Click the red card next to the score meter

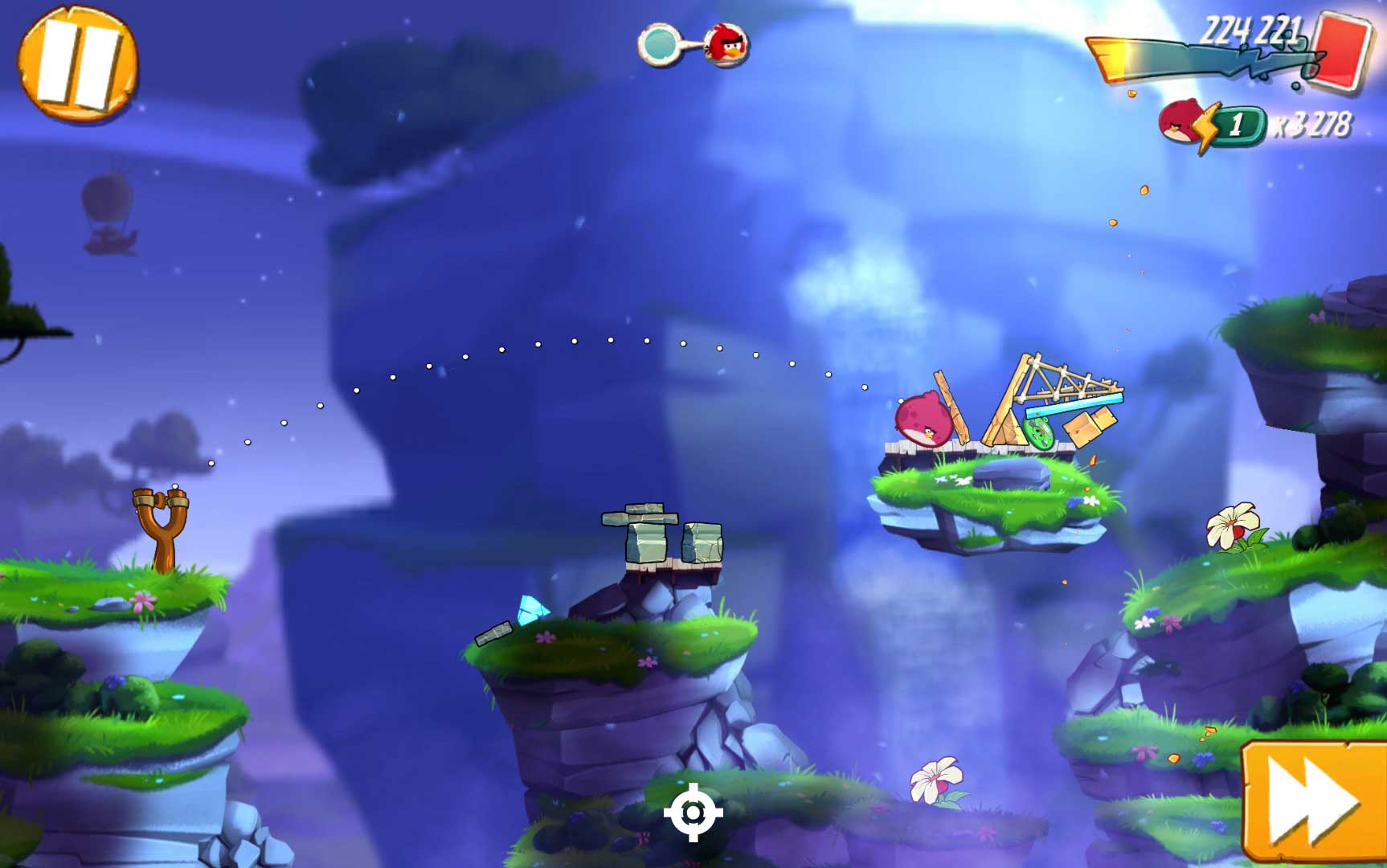click(x=1339, y=51)
